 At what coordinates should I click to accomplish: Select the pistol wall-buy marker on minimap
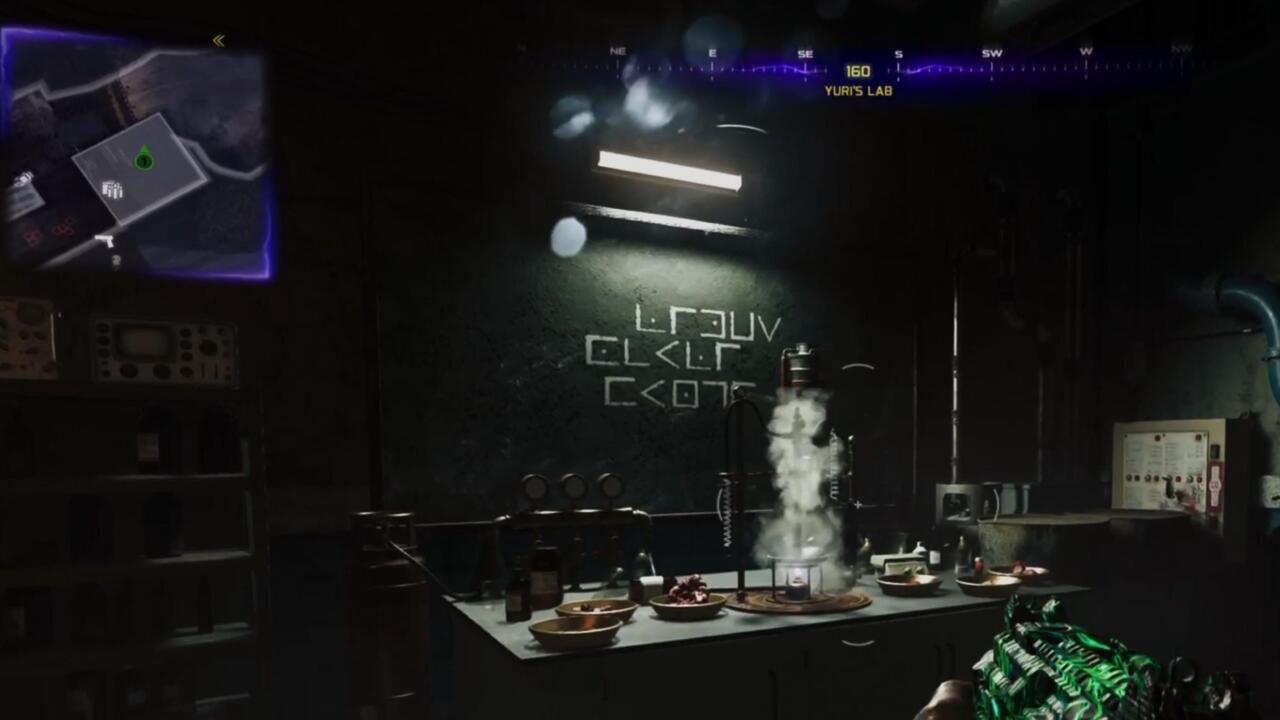104,240
